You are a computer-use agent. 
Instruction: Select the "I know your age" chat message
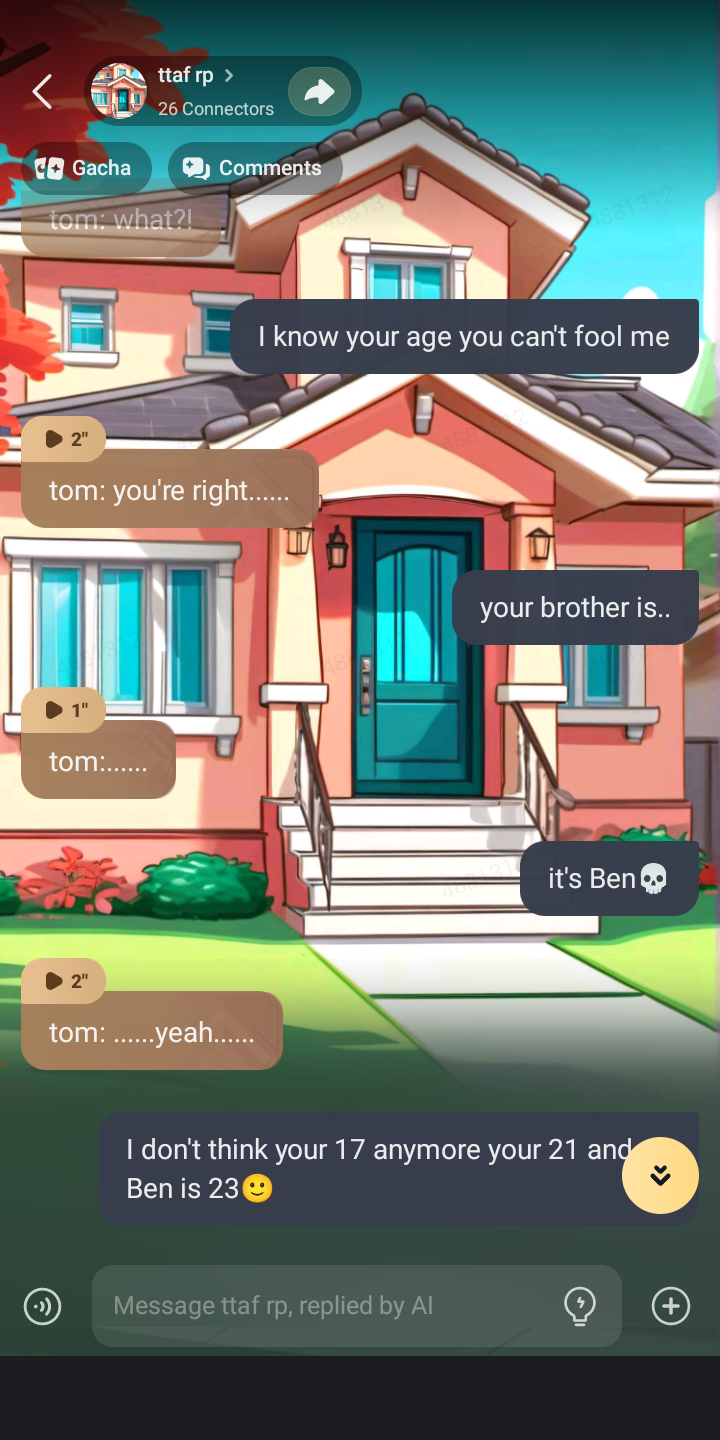coord(464,337)
